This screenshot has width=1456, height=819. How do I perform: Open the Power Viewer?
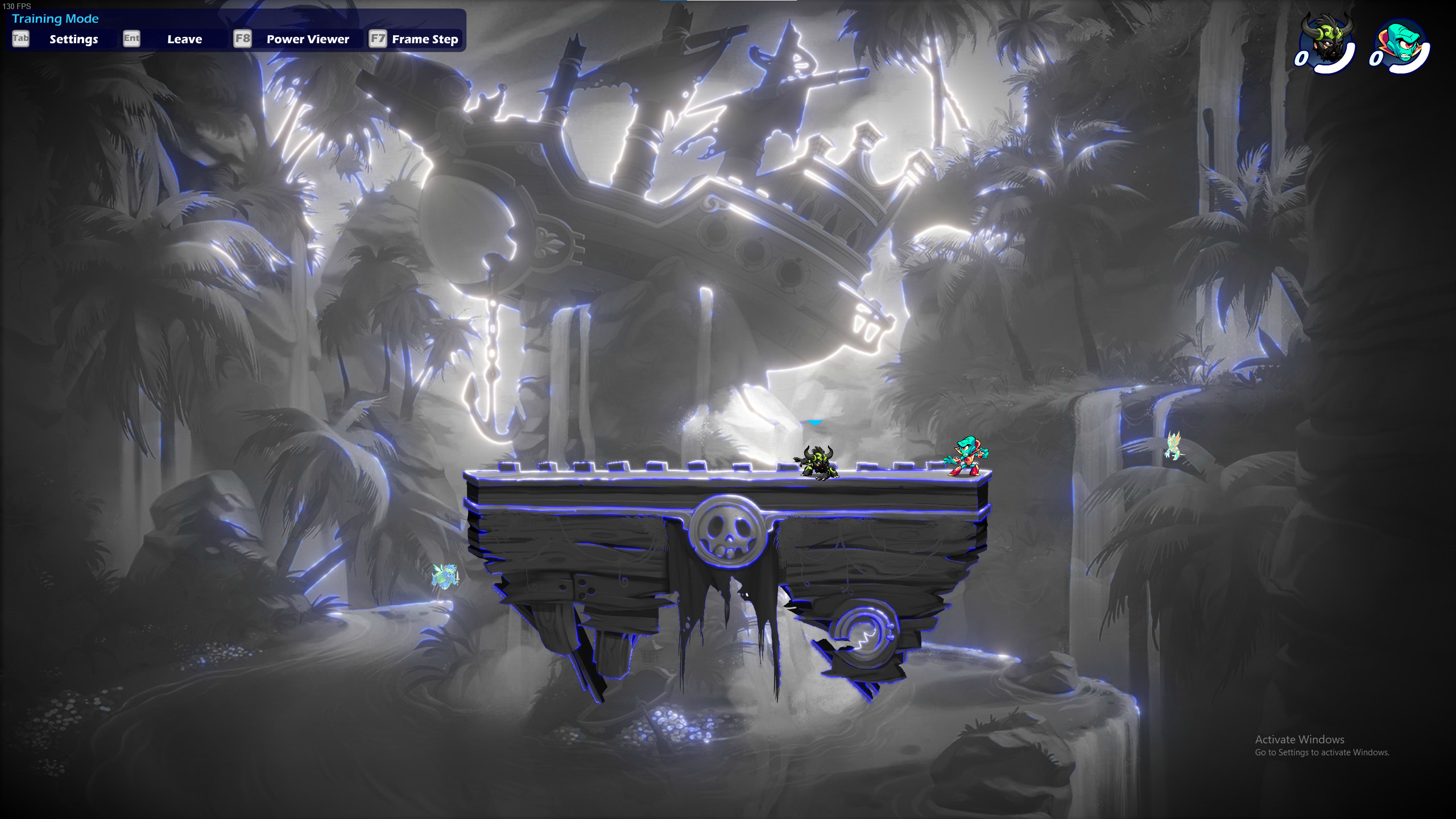click(x=307, y=39)
